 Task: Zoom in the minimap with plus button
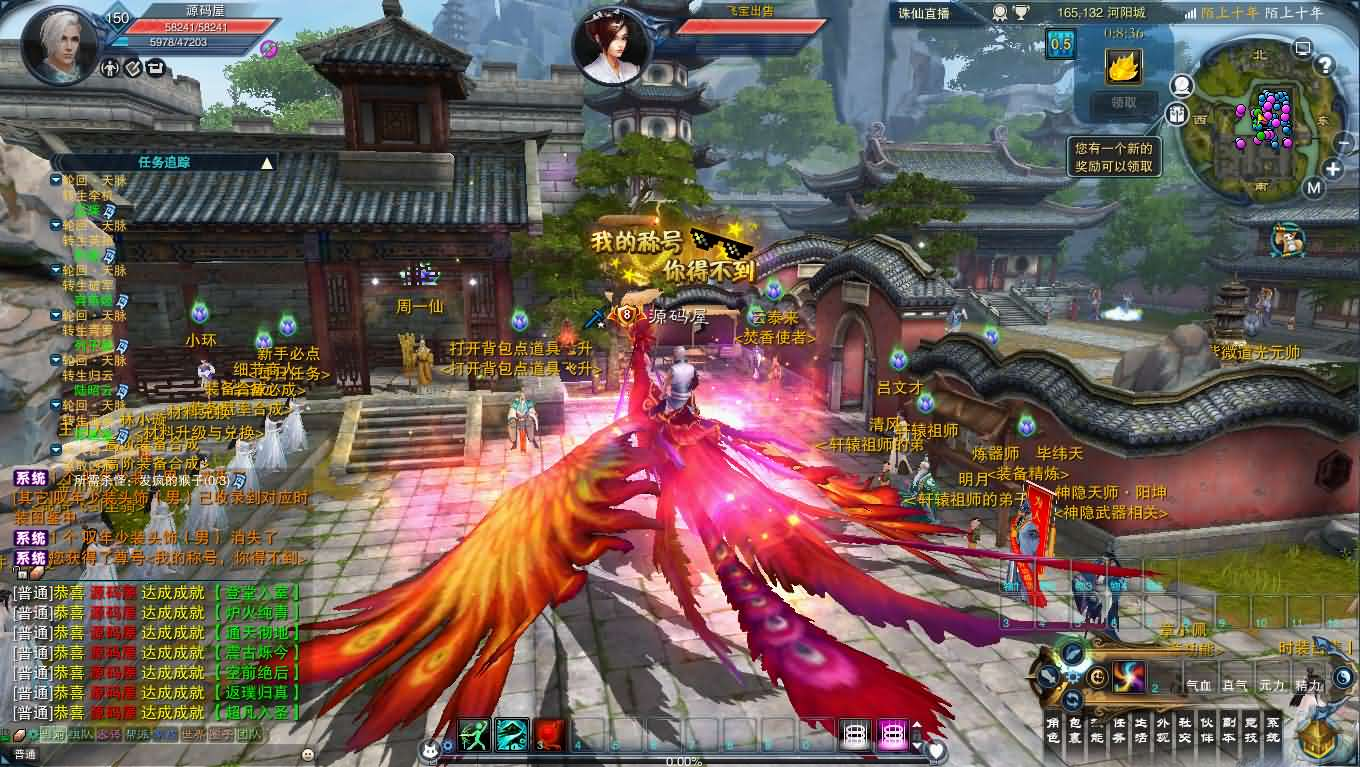[x=1333, y=168]
